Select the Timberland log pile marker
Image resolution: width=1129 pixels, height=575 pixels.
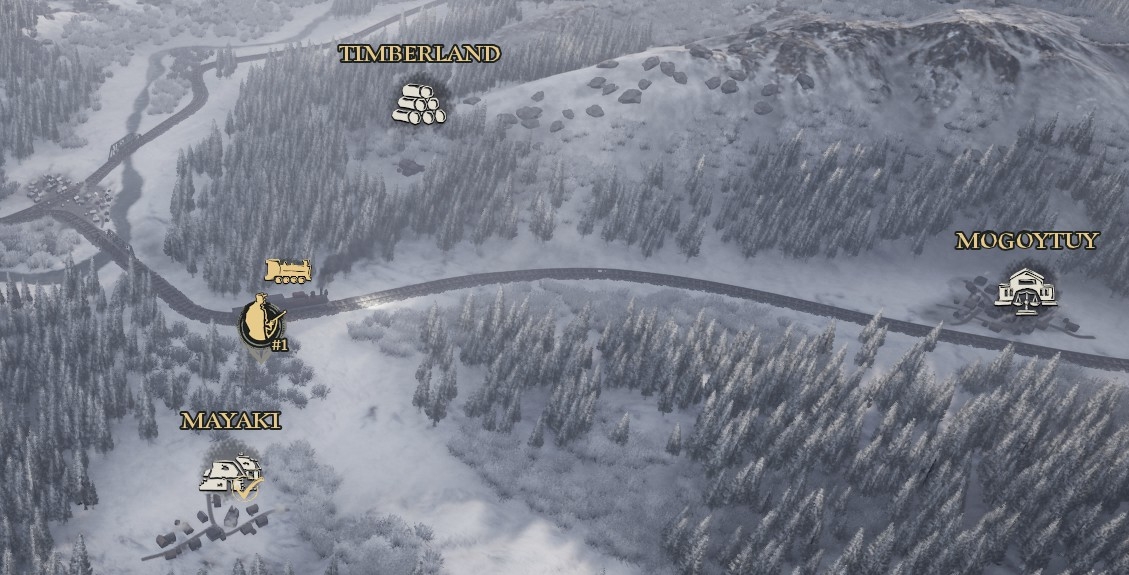(418, 104)
